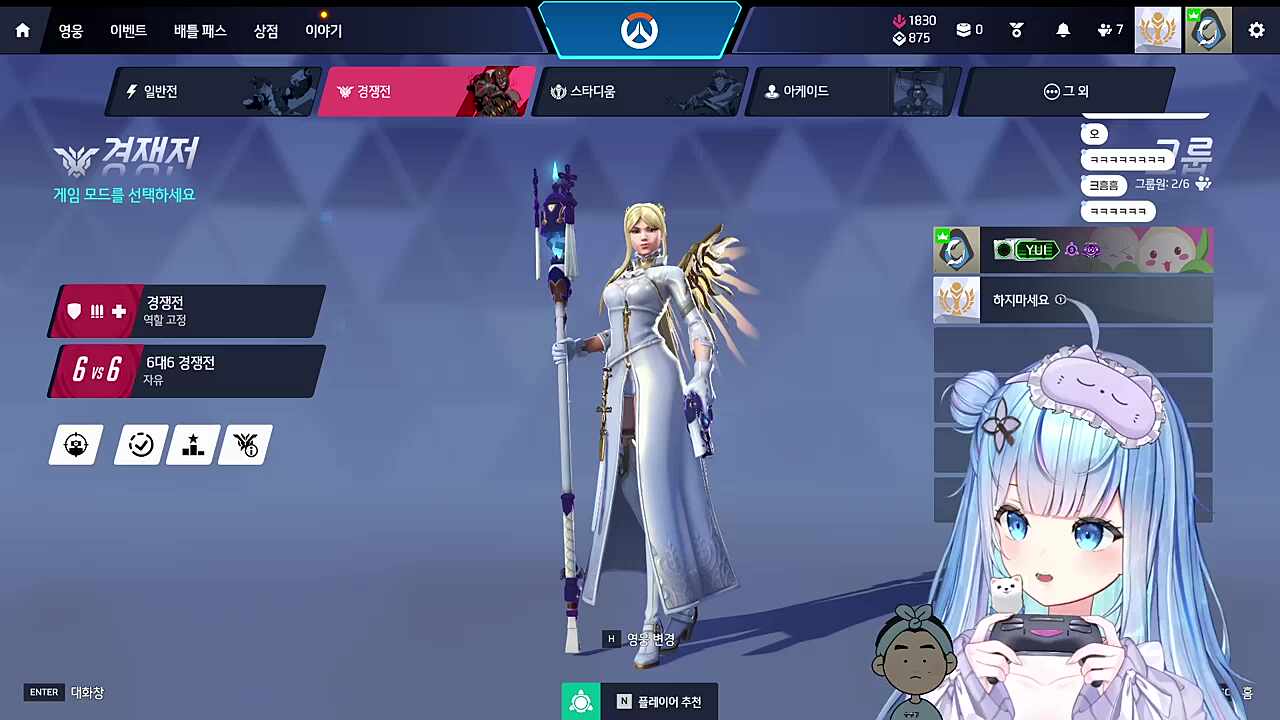The width and height of the screenshot is (1280, 720).
Task: Switch to the 일반전 game mode tab
Action: click(160, 91)
